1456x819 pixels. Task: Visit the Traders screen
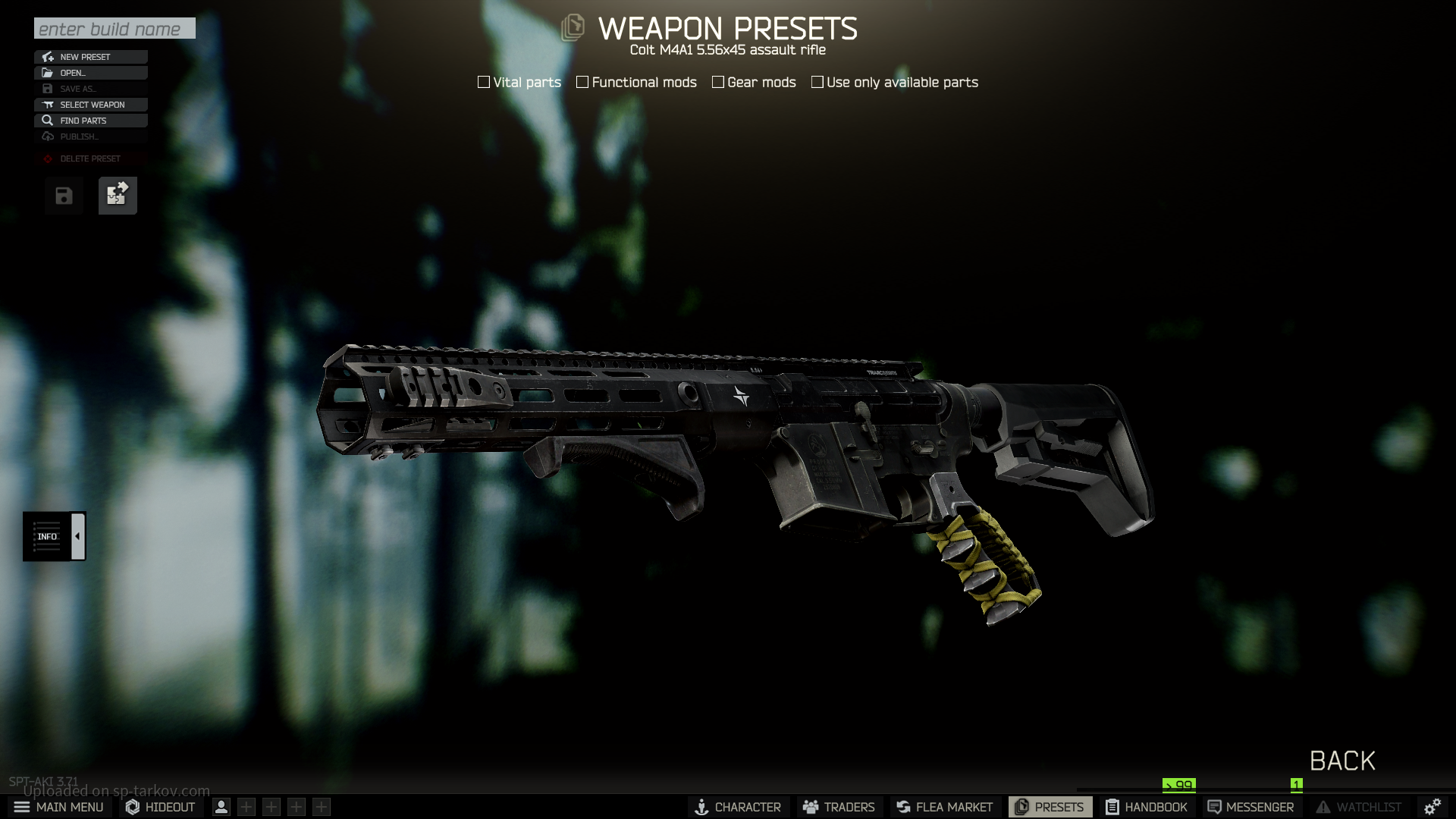pyautogui.click(x=839, y=807)
